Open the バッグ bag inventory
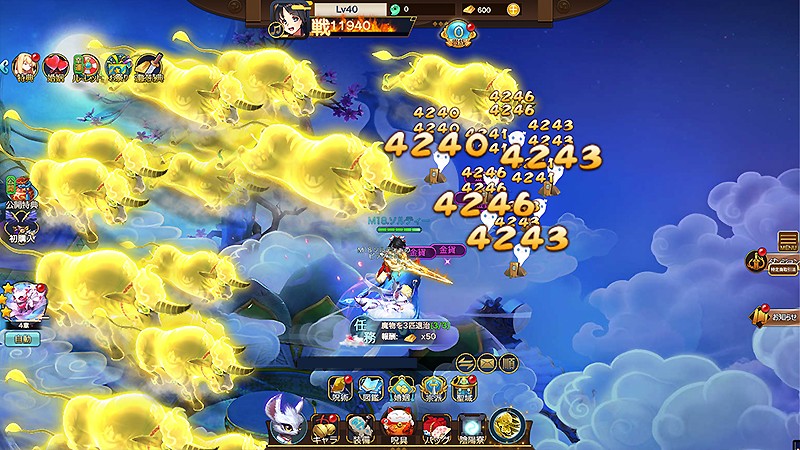This screenshot has width=800, height=450. pyautogui.click(x=436, y=426)
